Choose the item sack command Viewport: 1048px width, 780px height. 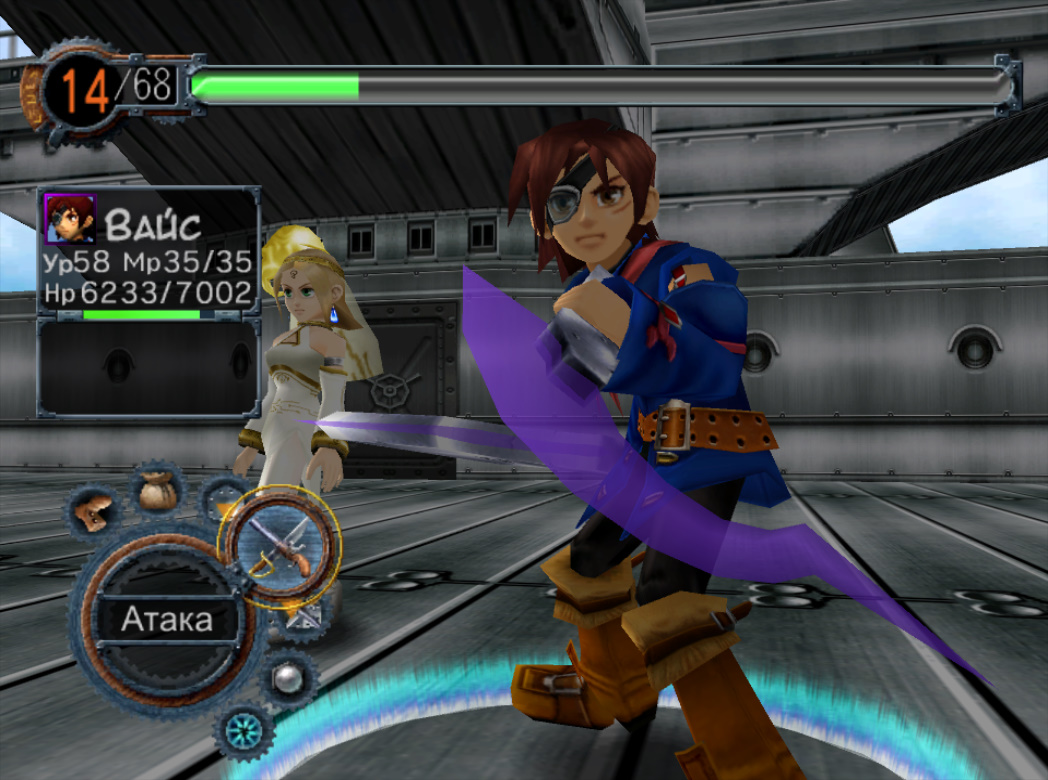coord(157,490)
